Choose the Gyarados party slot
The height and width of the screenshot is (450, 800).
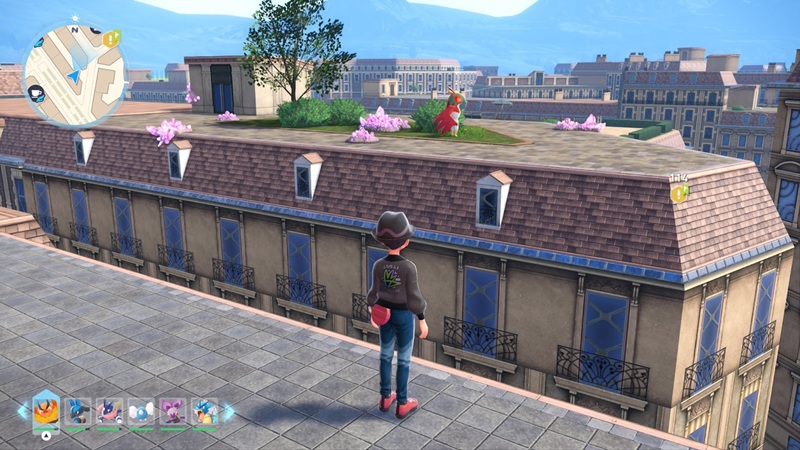[x=204, y=411]
